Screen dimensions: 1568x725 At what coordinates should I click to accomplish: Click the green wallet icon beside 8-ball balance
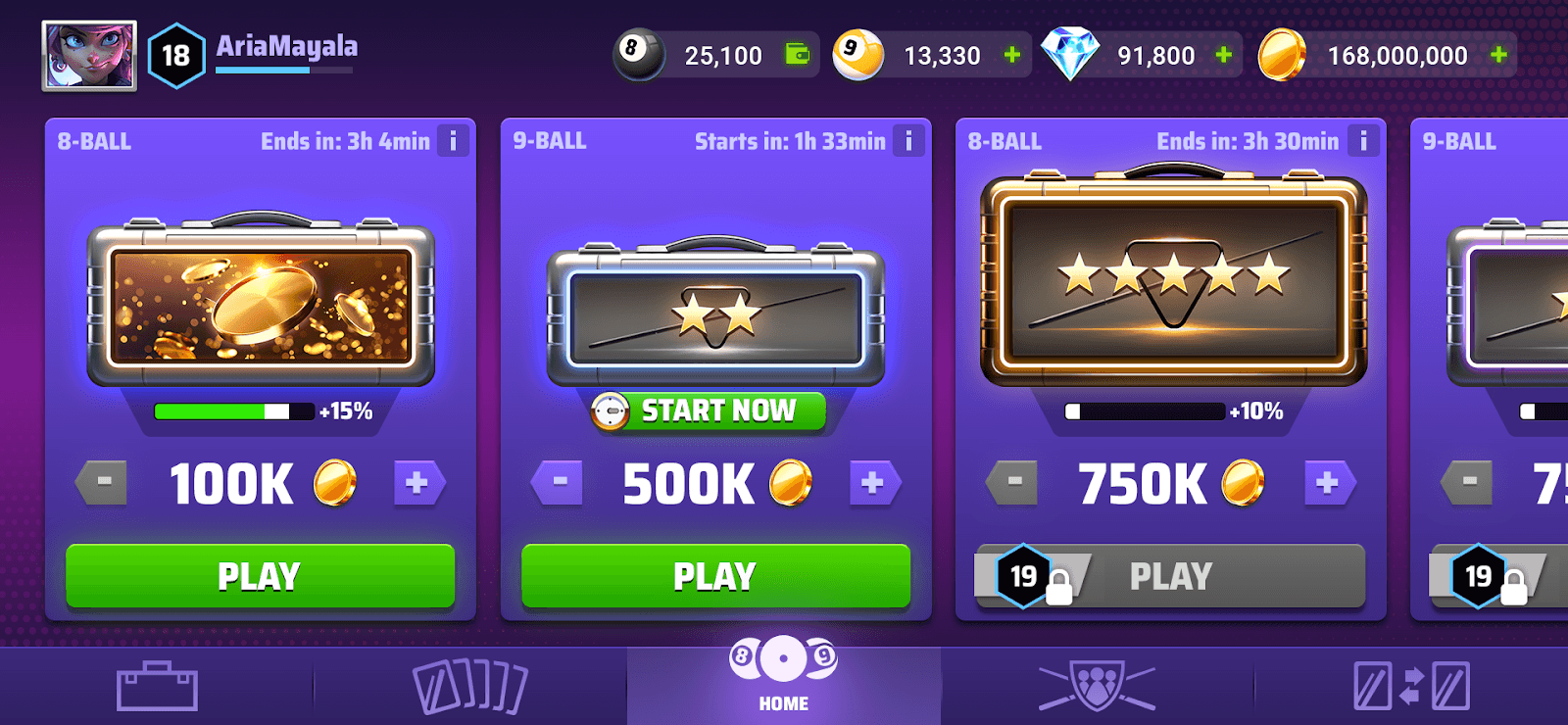797,55
